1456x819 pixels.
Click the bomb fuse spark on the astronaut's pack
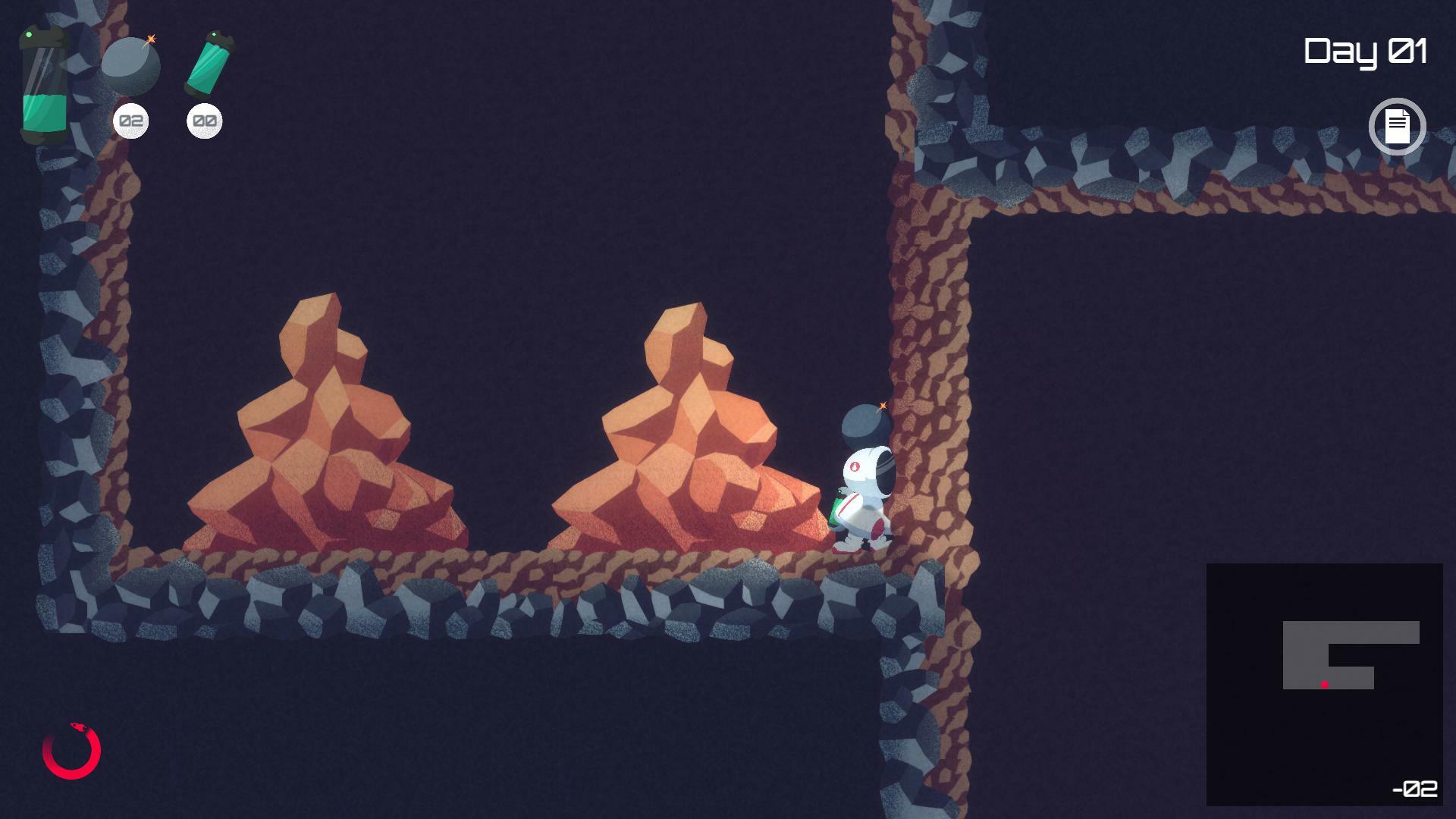(882, 404)
